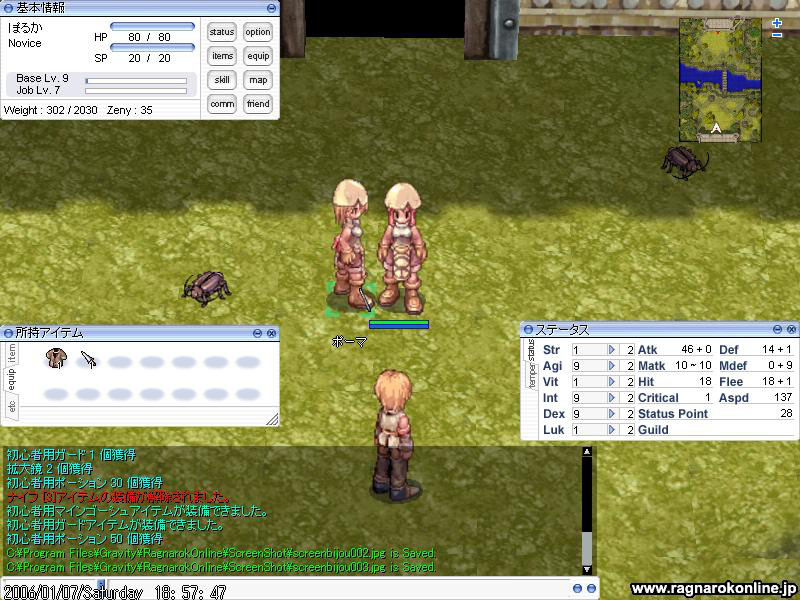Image resolution: width=800 pixels, height=600 pixels.
Task: Open the skill list
Action: [222, 80]
